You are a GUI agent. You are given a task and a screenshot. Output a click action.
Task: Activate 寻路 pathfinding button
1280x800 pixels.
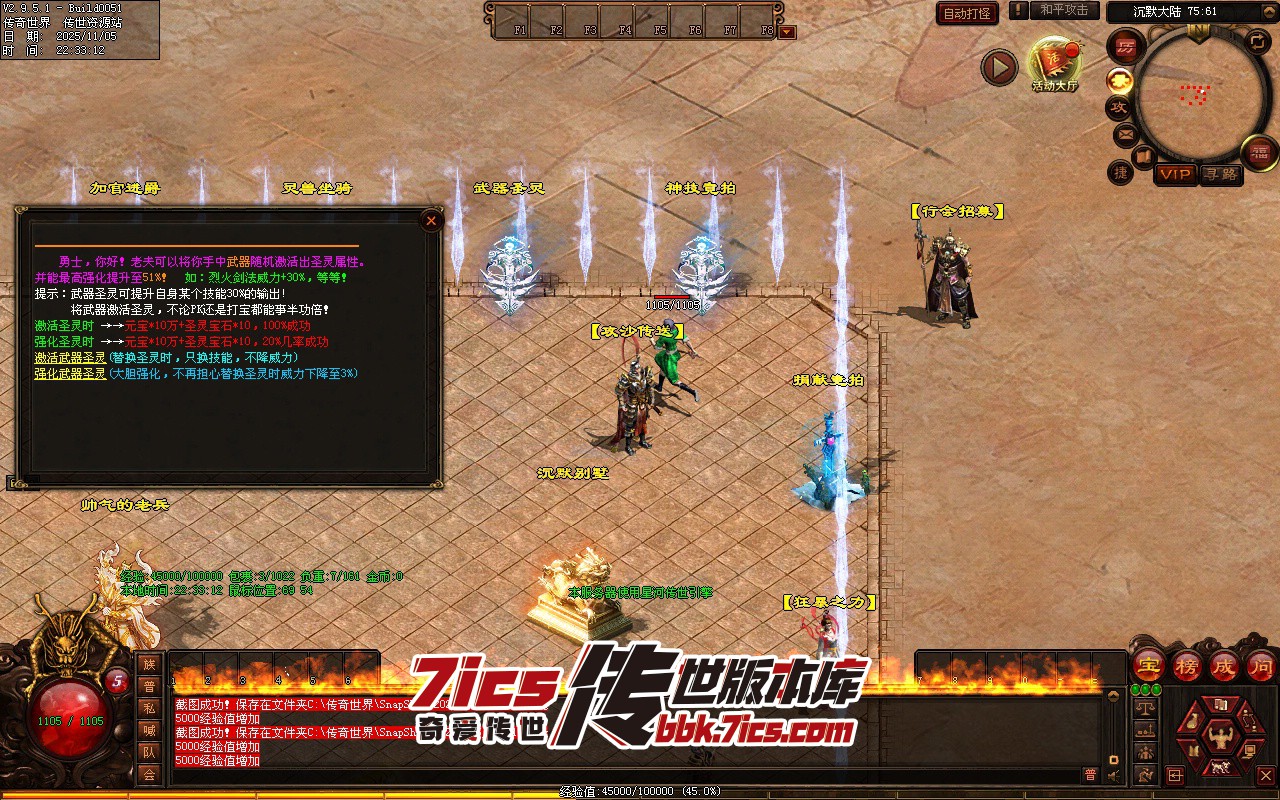coord(1220,174)
